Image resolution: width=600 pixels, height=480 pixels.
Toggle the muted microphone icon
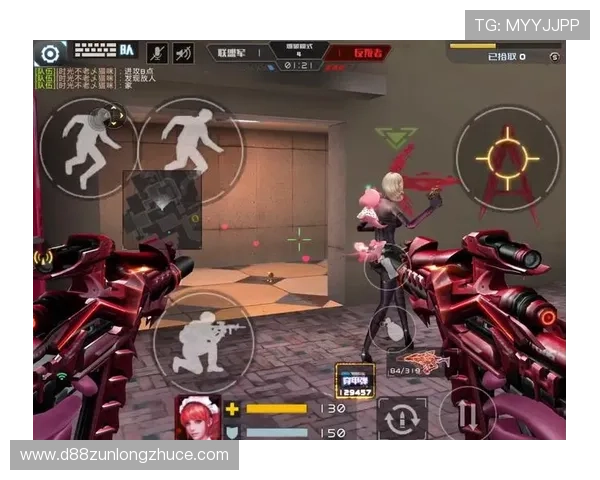tap(156, 52)
